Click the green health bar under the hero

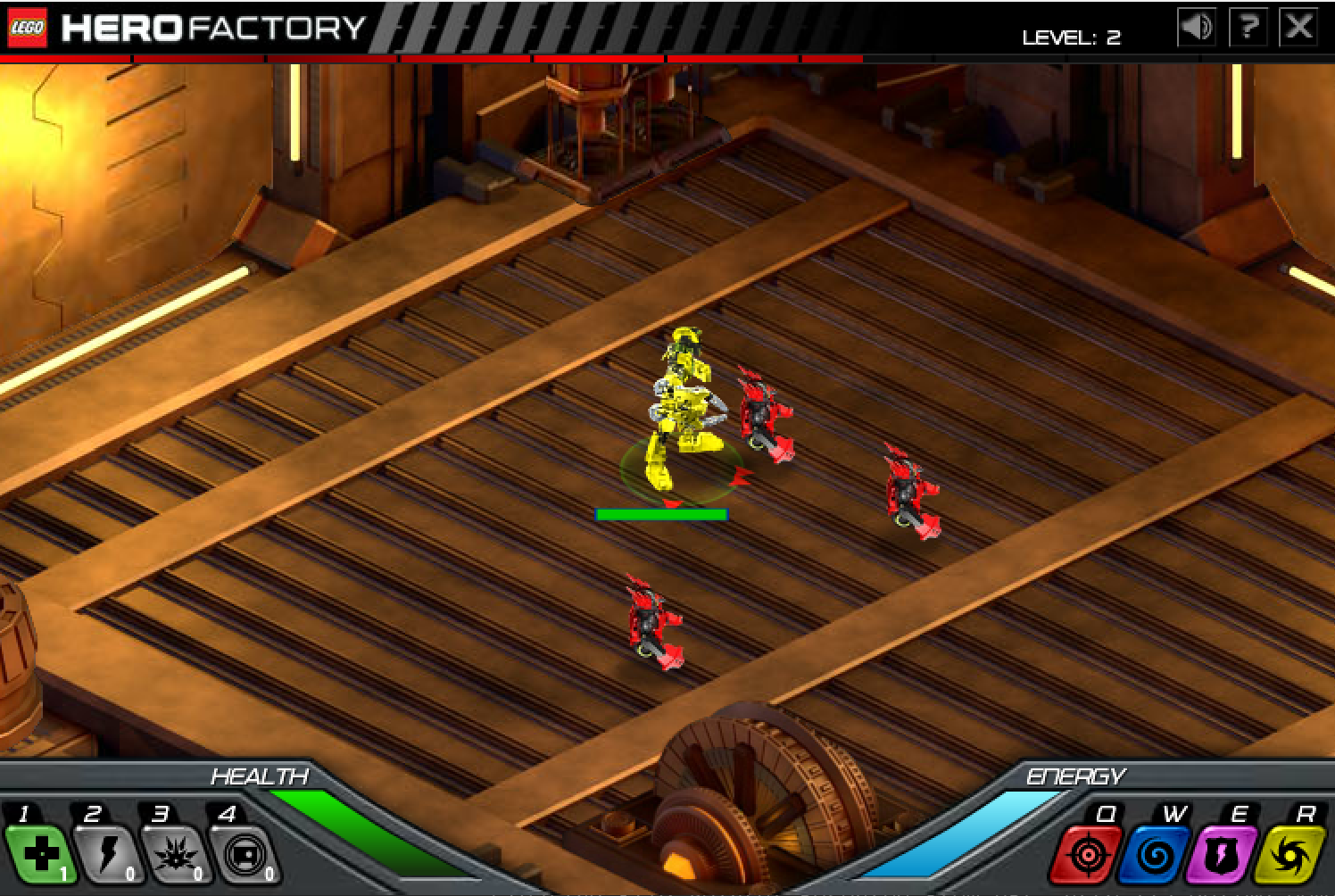point(660,514)
